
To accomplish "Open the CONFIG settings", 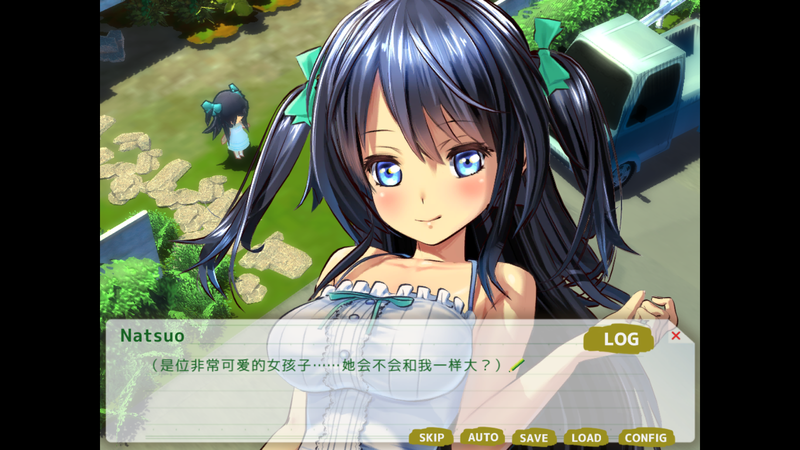I will [645, 438].
